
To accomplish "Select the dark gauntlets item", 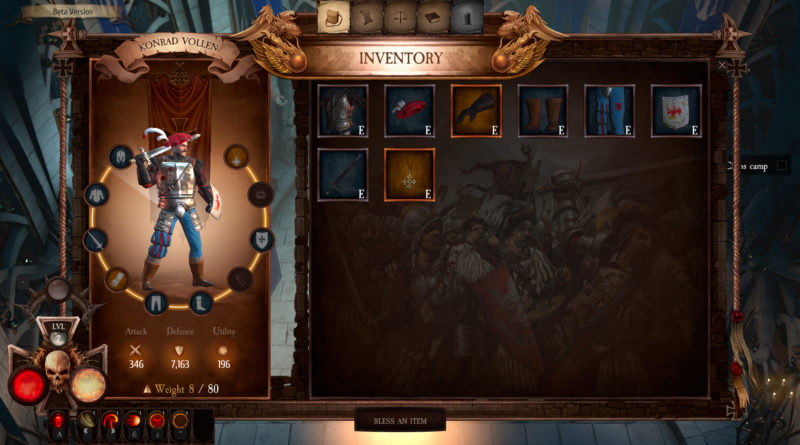I will click(x=476, y=110).
